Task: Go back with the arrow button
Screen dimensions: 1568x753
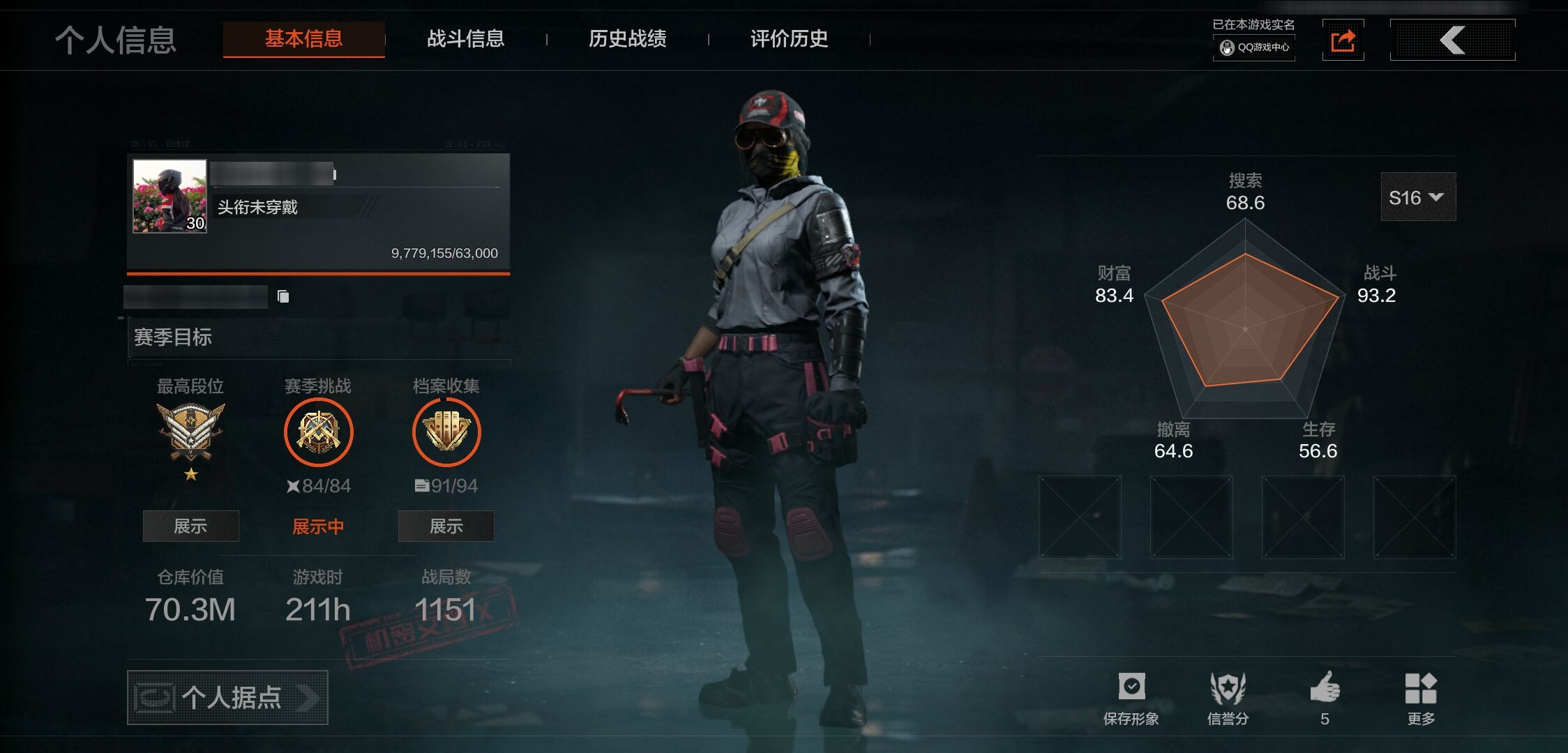Action: coord(1452,40)
